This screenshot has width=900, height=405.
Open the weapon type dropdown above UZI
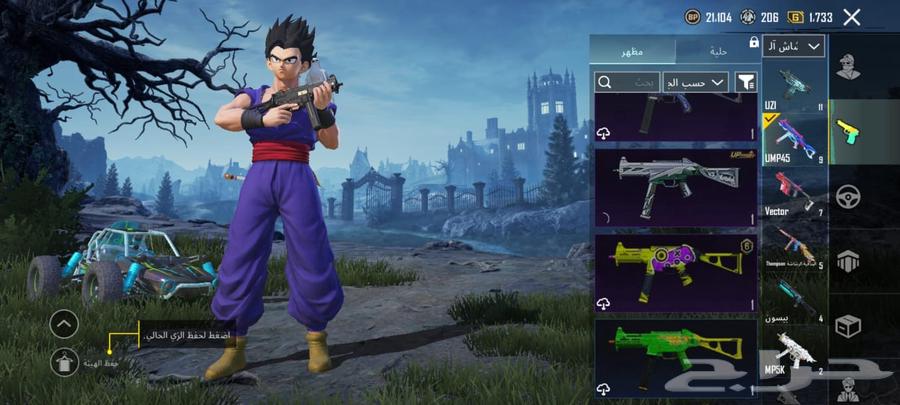pos(795,46)
